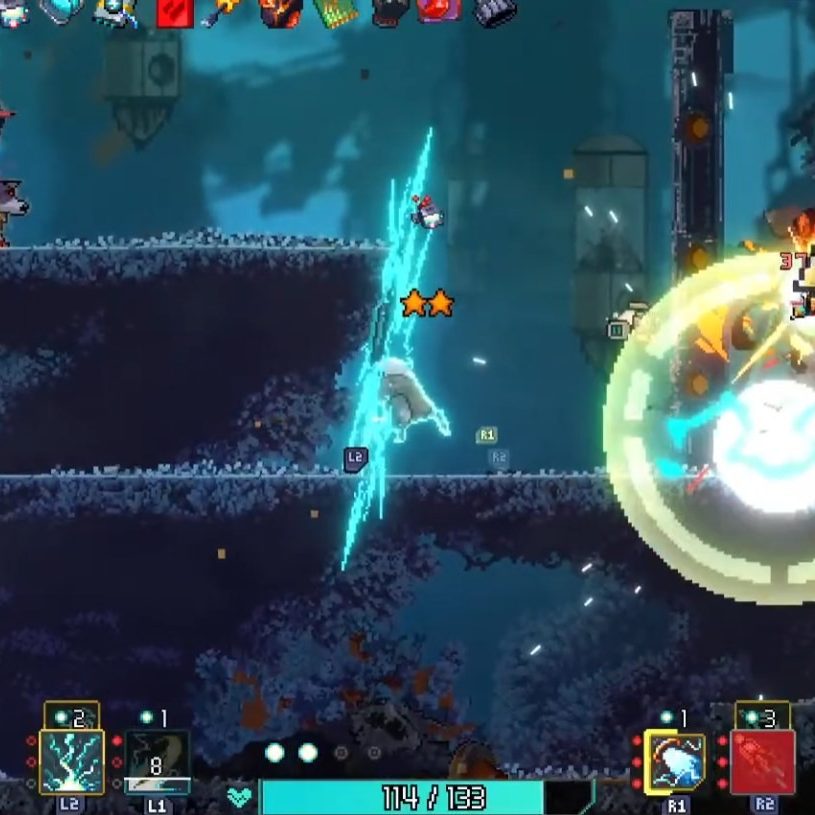
Task: Activate the blue ice fist ability
Action: 675,762
